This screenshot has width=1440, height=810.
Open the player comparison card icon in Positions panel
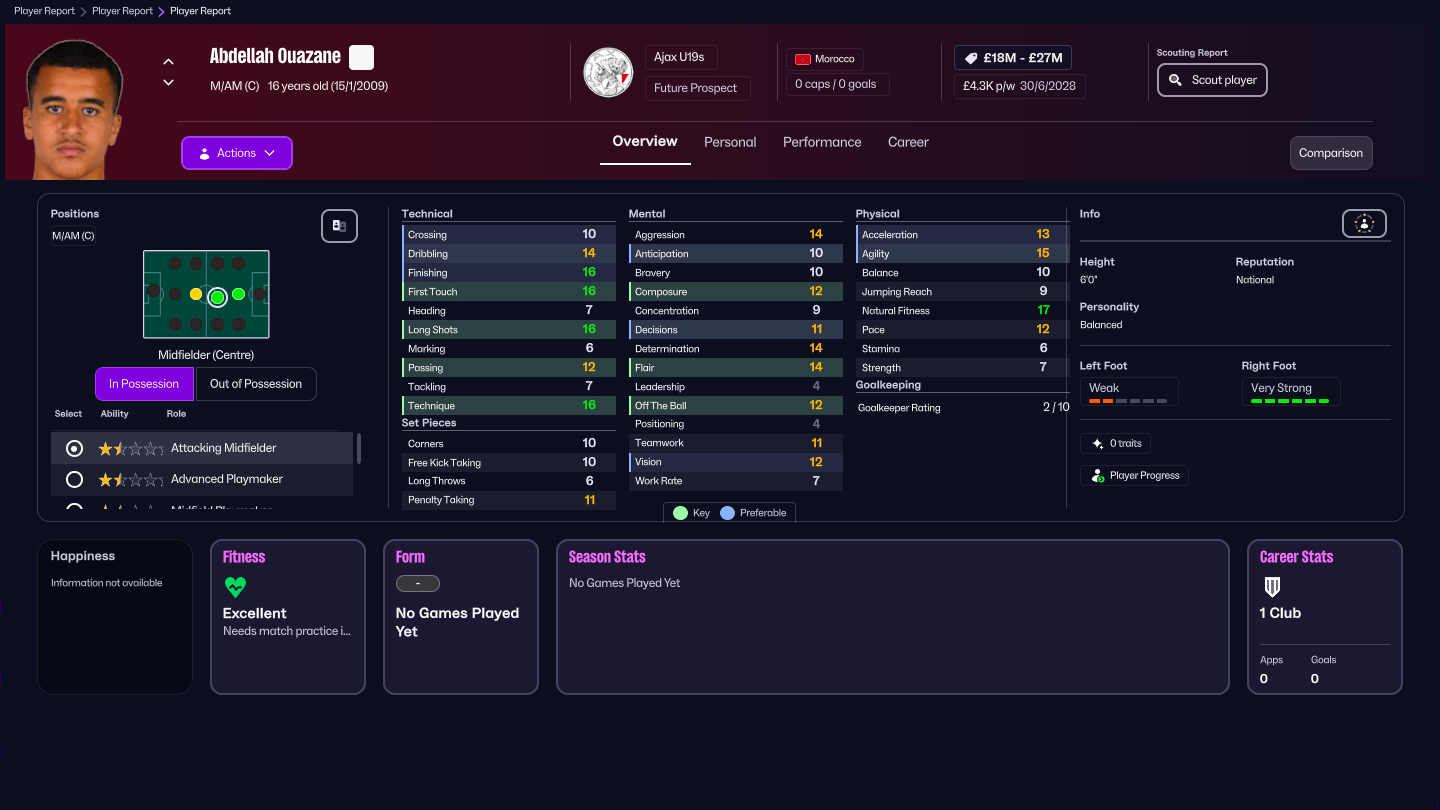coord(339,226)
